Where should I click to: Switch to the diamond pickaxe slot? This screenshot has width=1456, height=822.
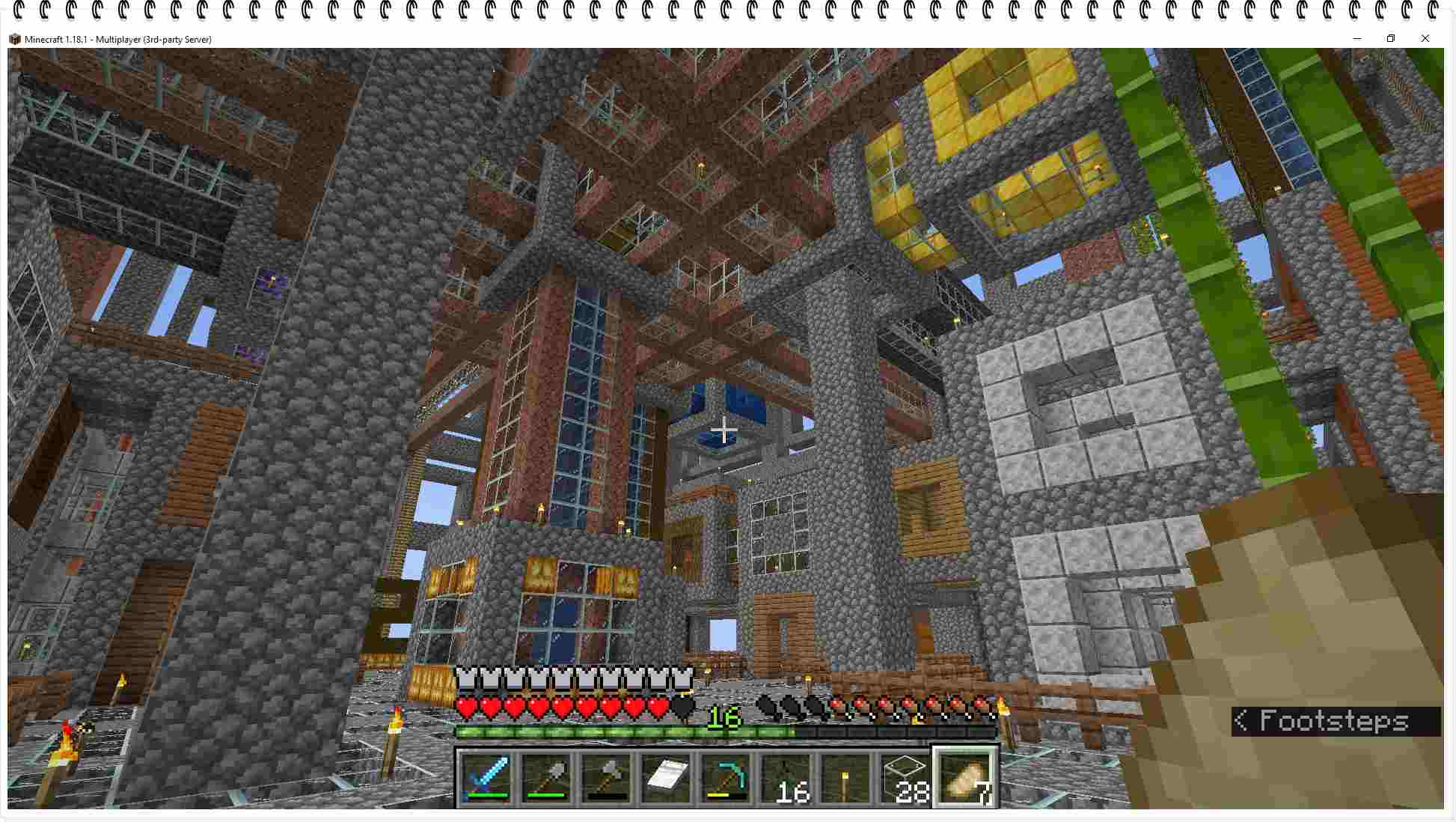[726, 778]
